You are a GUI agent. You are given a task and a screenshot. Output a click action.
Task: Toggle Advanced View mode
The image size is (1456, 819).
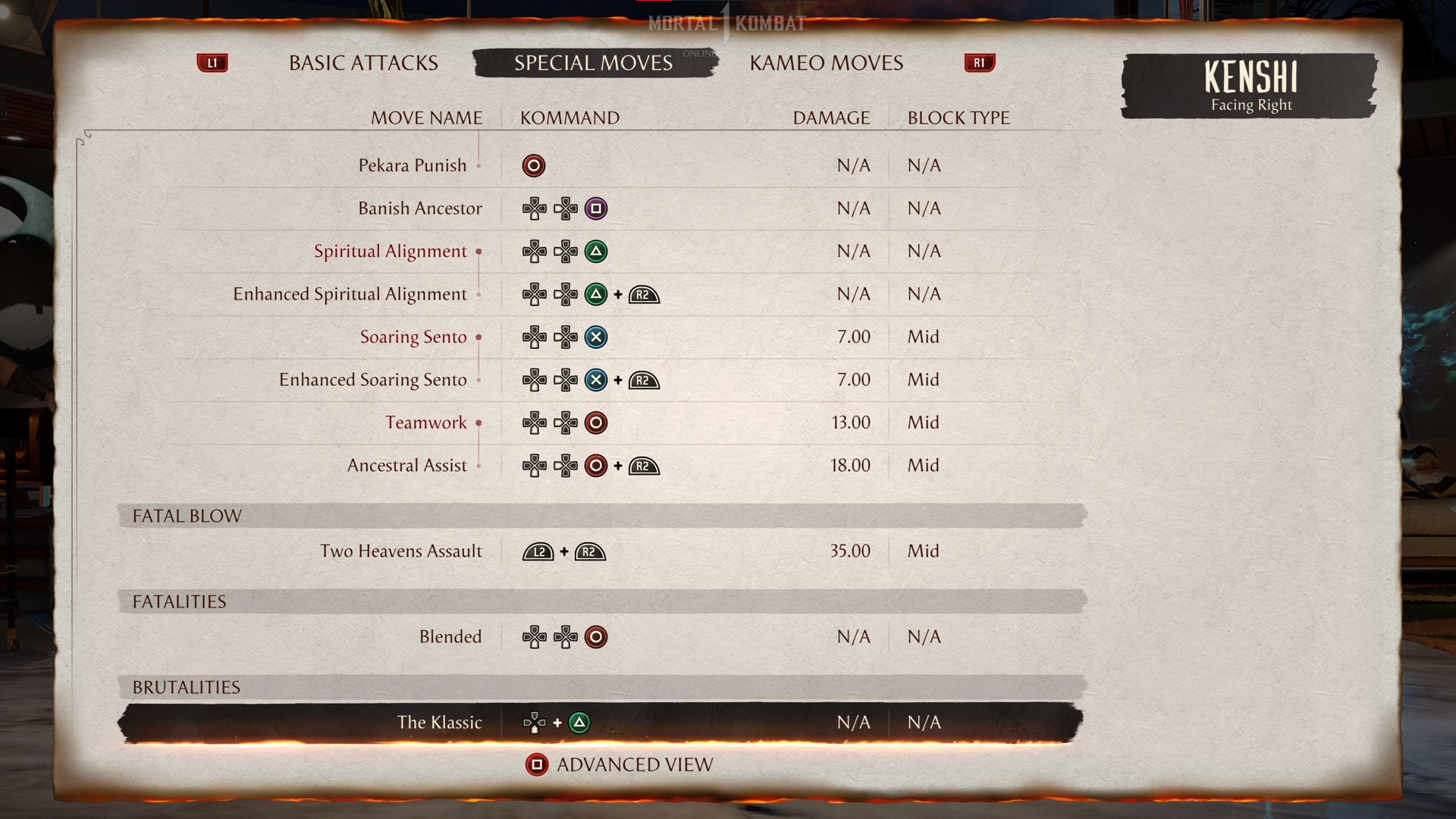pyautogui.click(x=634, y=764)
